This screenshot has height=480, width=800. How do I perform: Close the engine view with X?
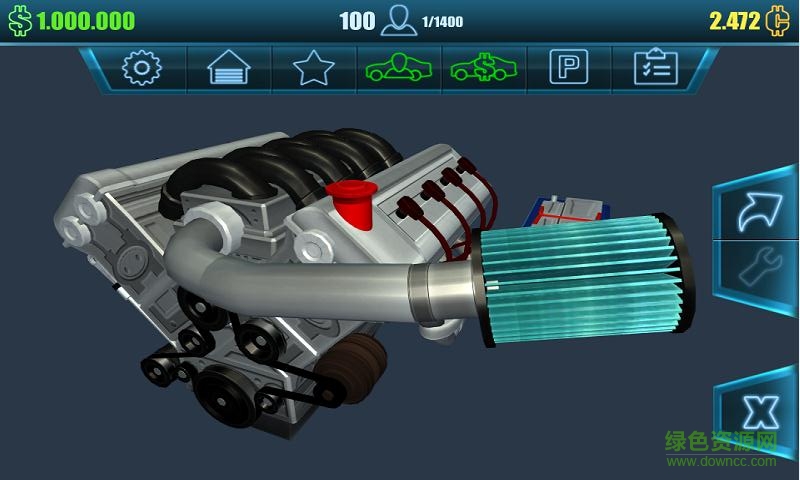point(761,410)
